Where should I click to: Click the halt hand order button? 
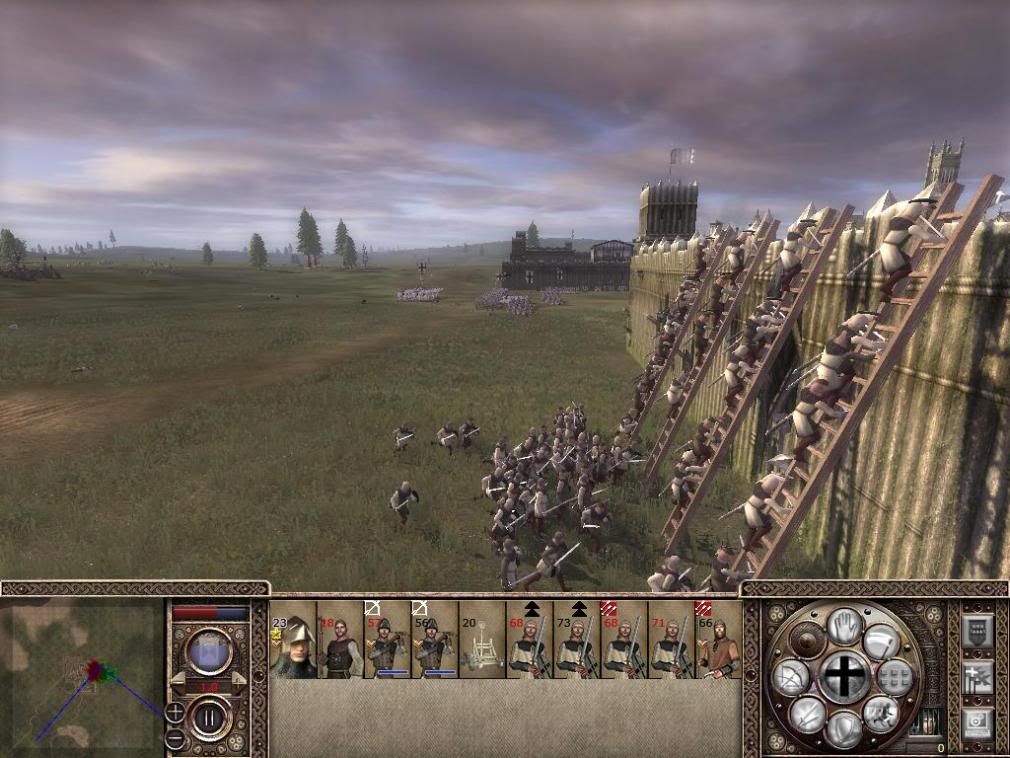point(845,626)
